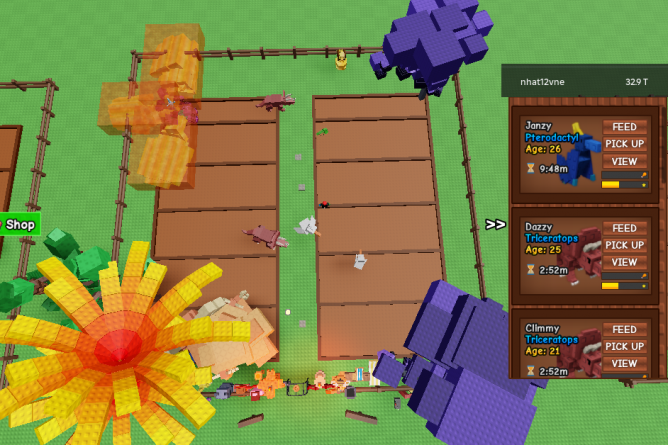This screenshot has width=668, height=445.
Task: Open the green Shop button
Action: 19,224
